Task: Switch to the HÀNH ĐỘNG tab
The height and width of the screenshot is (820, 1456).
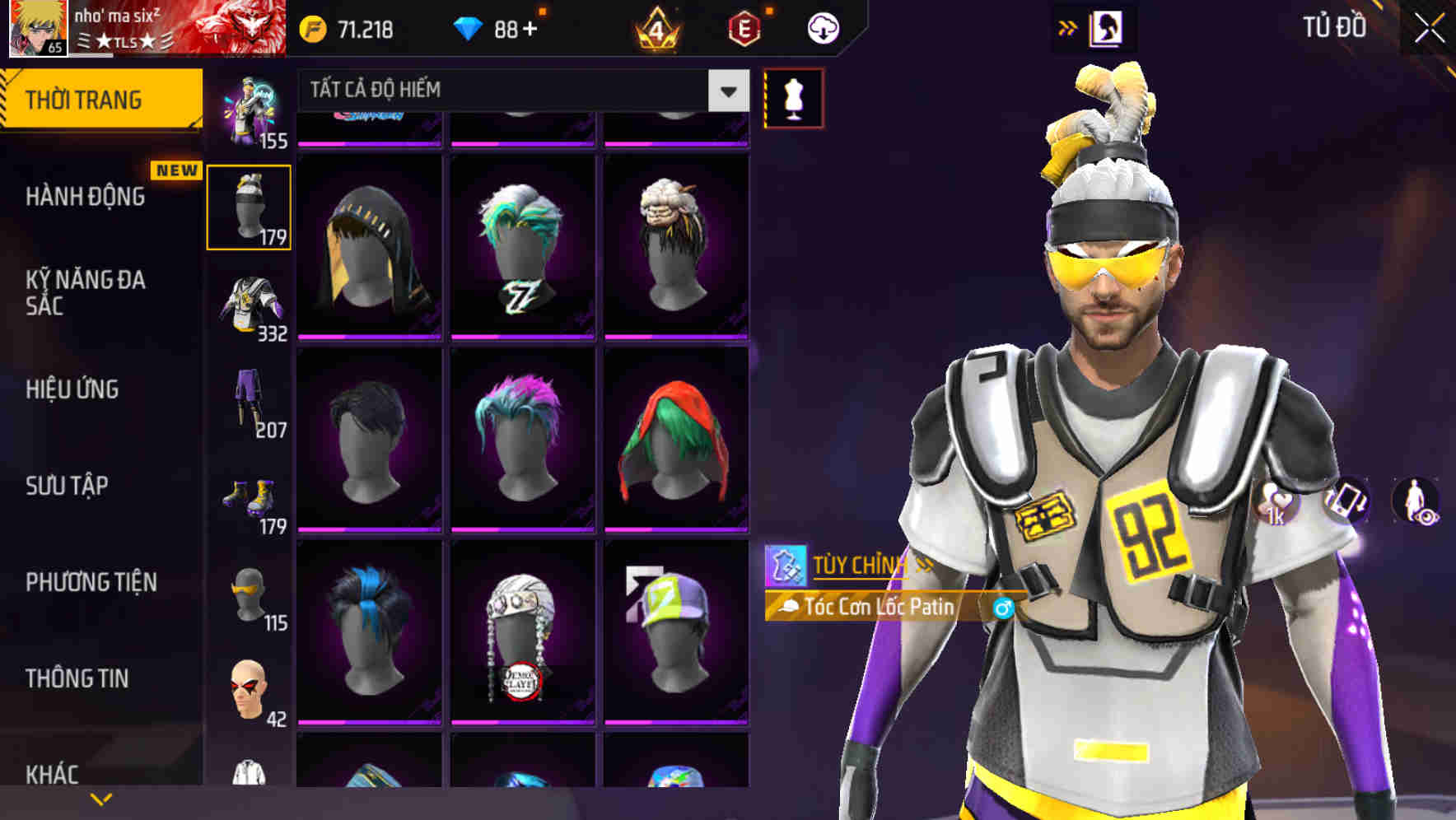Action: coord(86,196)
